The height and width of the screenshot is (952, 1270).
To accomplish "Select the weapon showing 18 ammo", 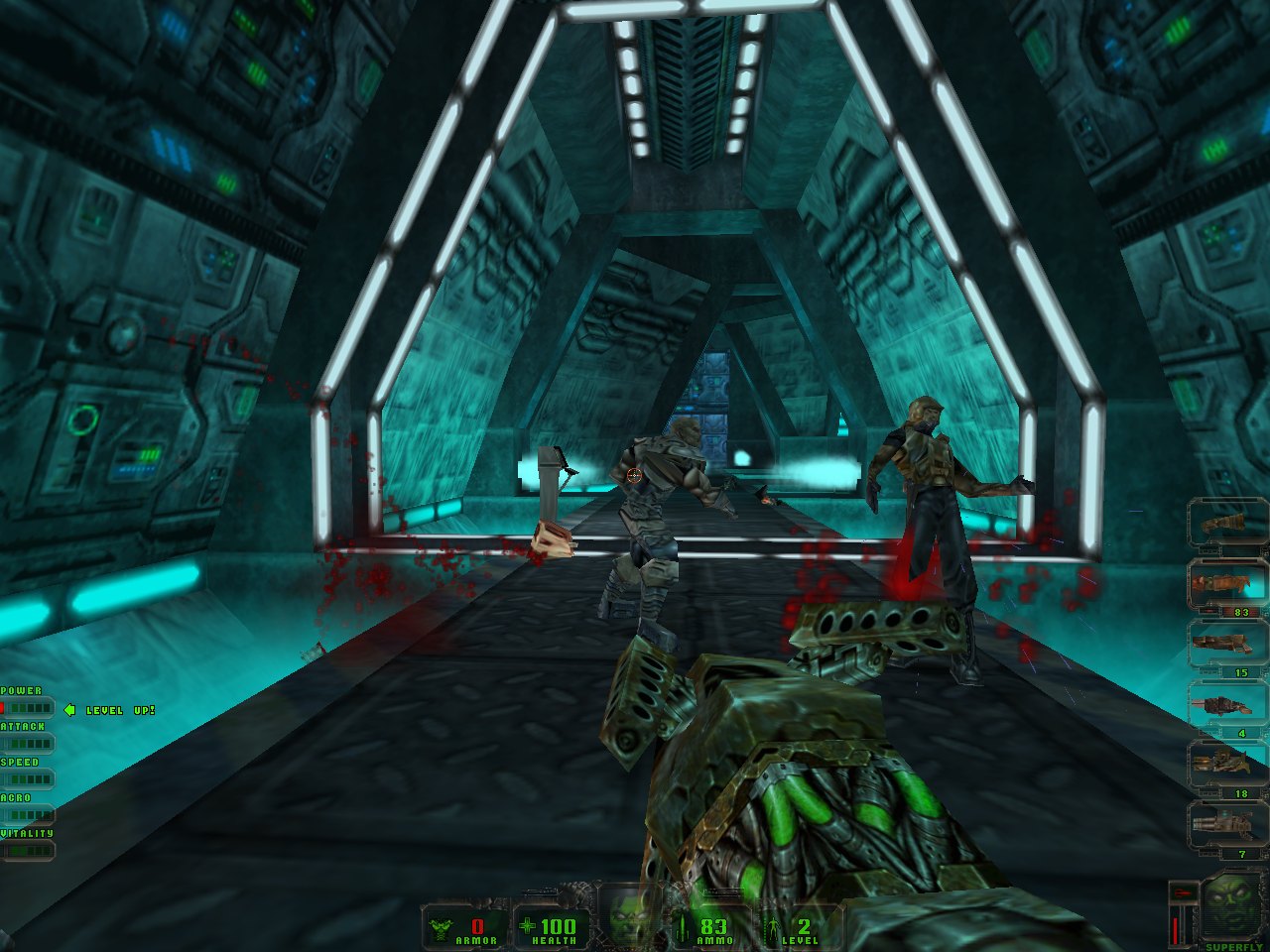I will coord(1223,762).
